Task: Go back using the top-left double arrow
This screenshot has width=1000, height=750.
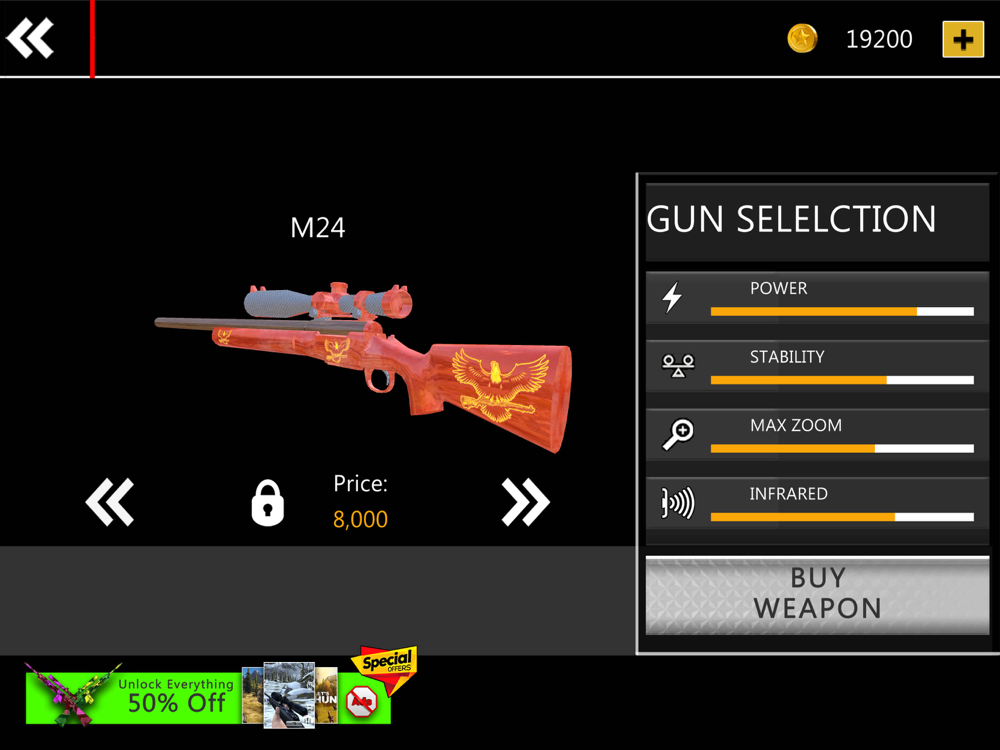Action: [x=31, y=39]
